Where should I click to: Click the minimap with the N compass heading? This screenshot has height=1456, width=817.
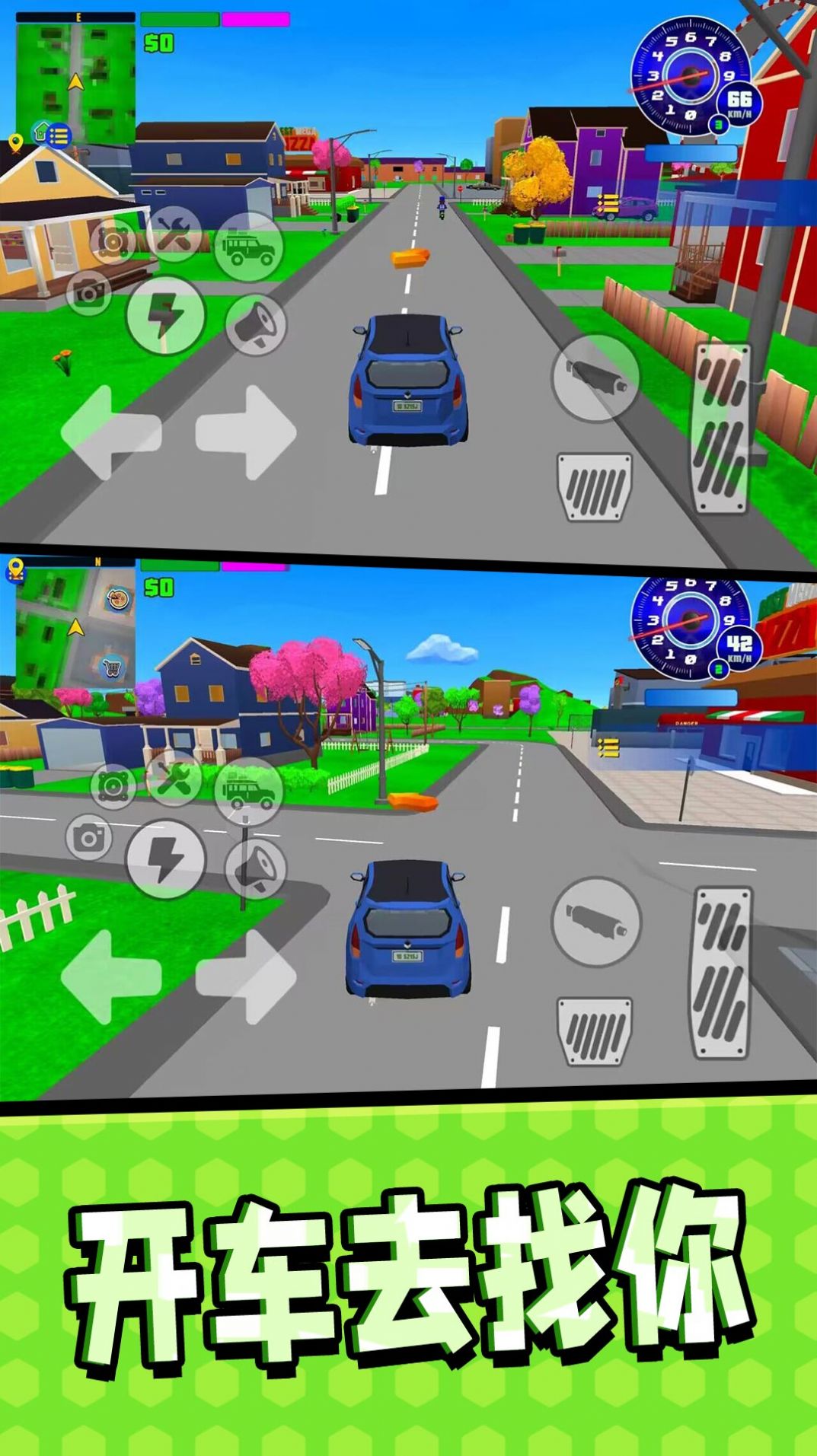(x=74, y=626)
